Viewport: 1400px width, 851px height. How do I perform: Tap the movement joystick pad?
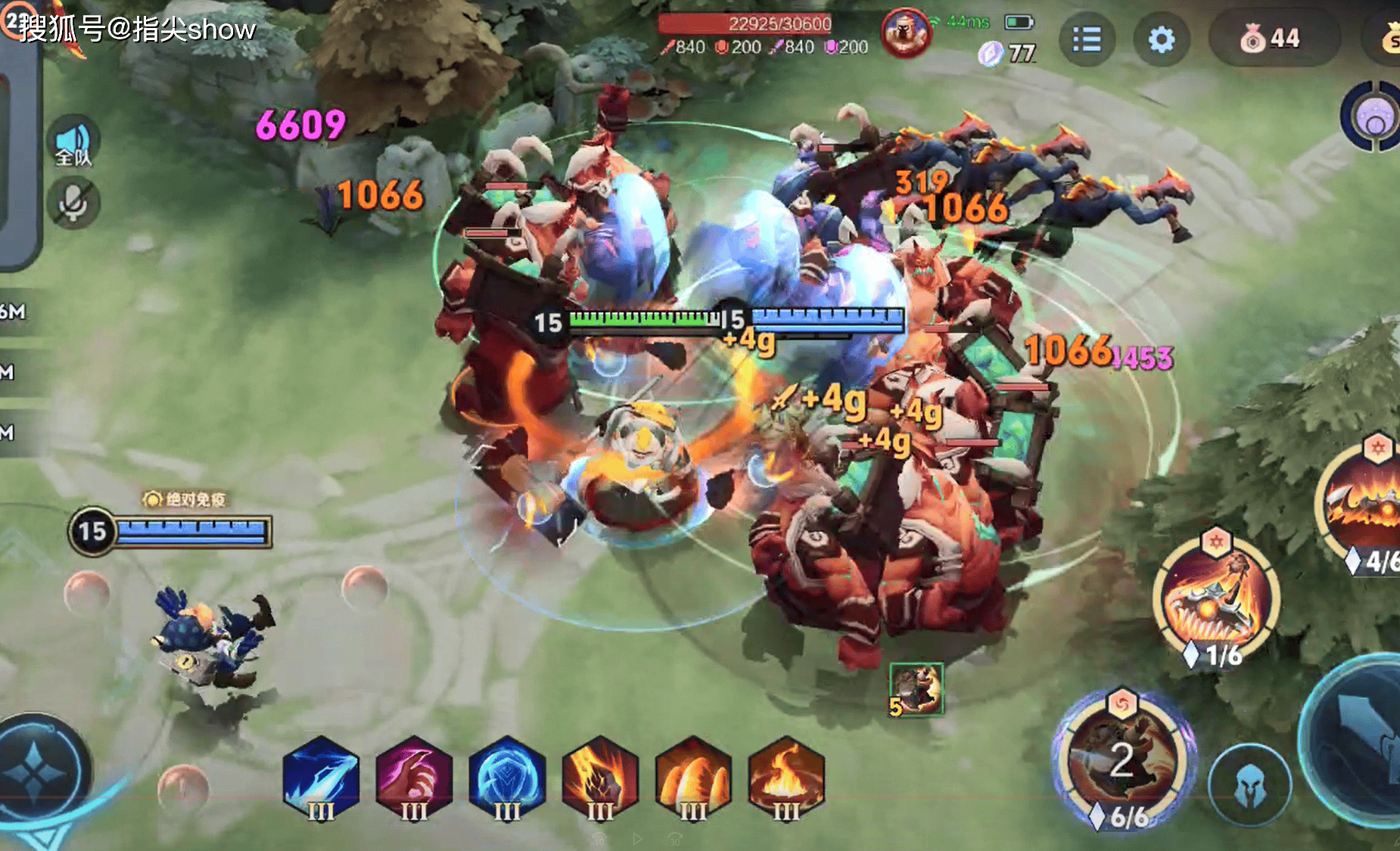pyautogui.click(x=34, y=772)
